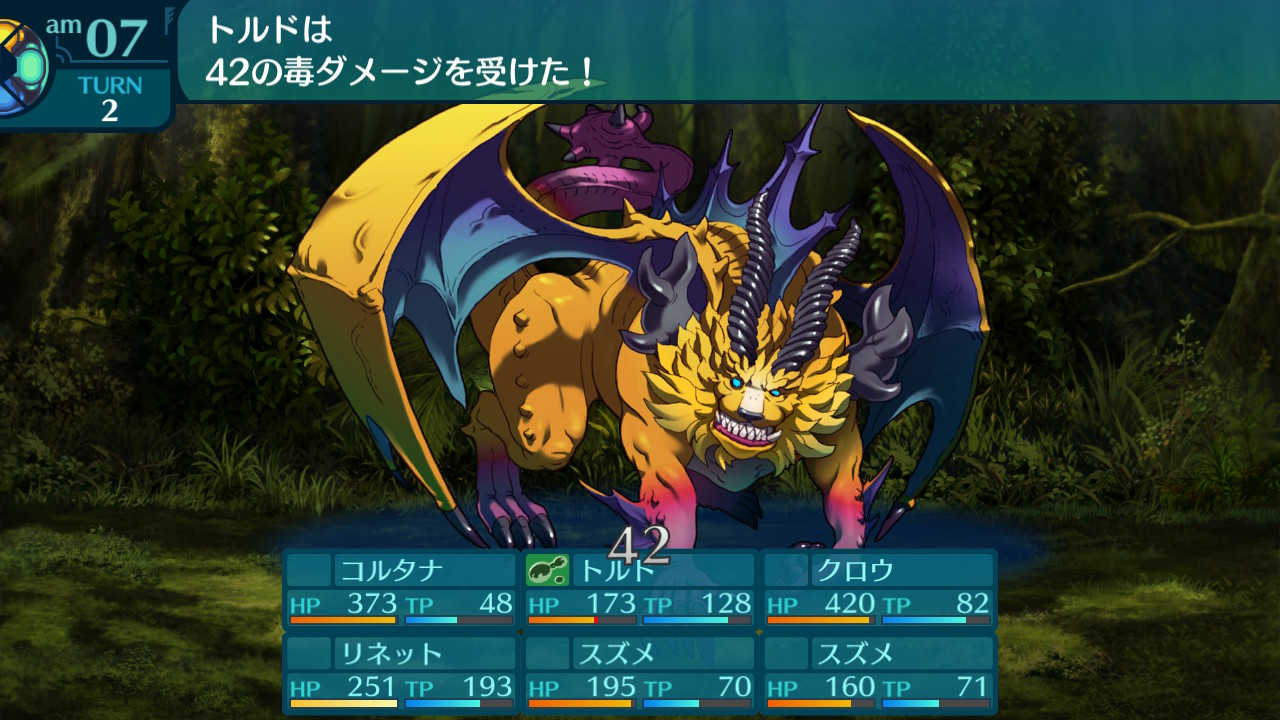Choose the スズメ panel with 160 HP

878,672
